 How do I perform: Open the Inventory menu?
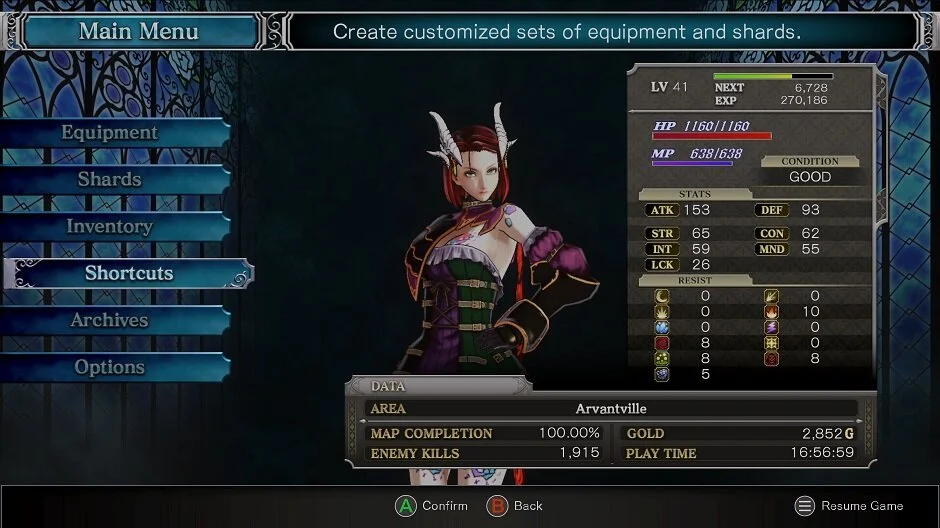pyautogui.click(x=110, y=227)
